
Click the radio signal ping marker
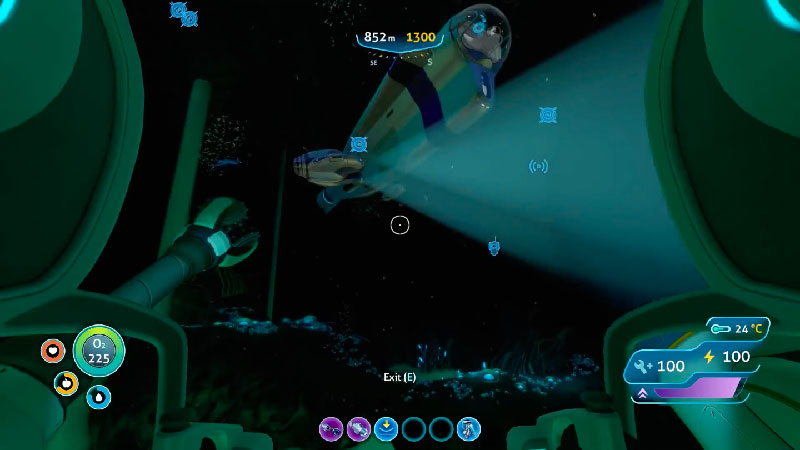click(x=538, y=166)
